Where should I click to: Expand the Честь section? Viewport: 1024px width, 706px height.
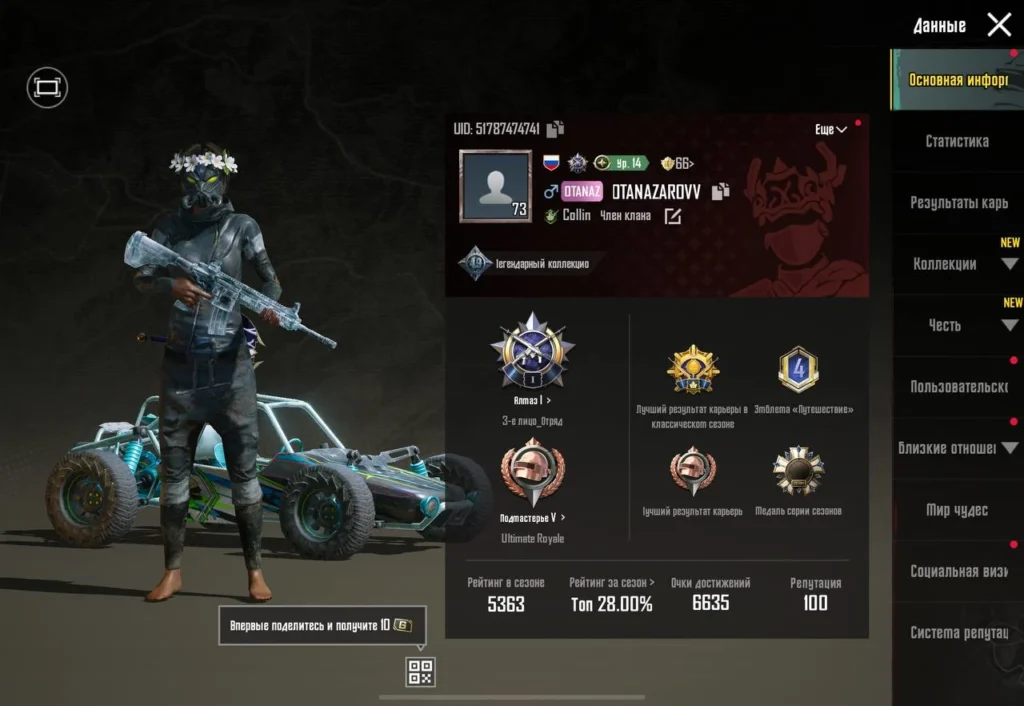[957, 325]
